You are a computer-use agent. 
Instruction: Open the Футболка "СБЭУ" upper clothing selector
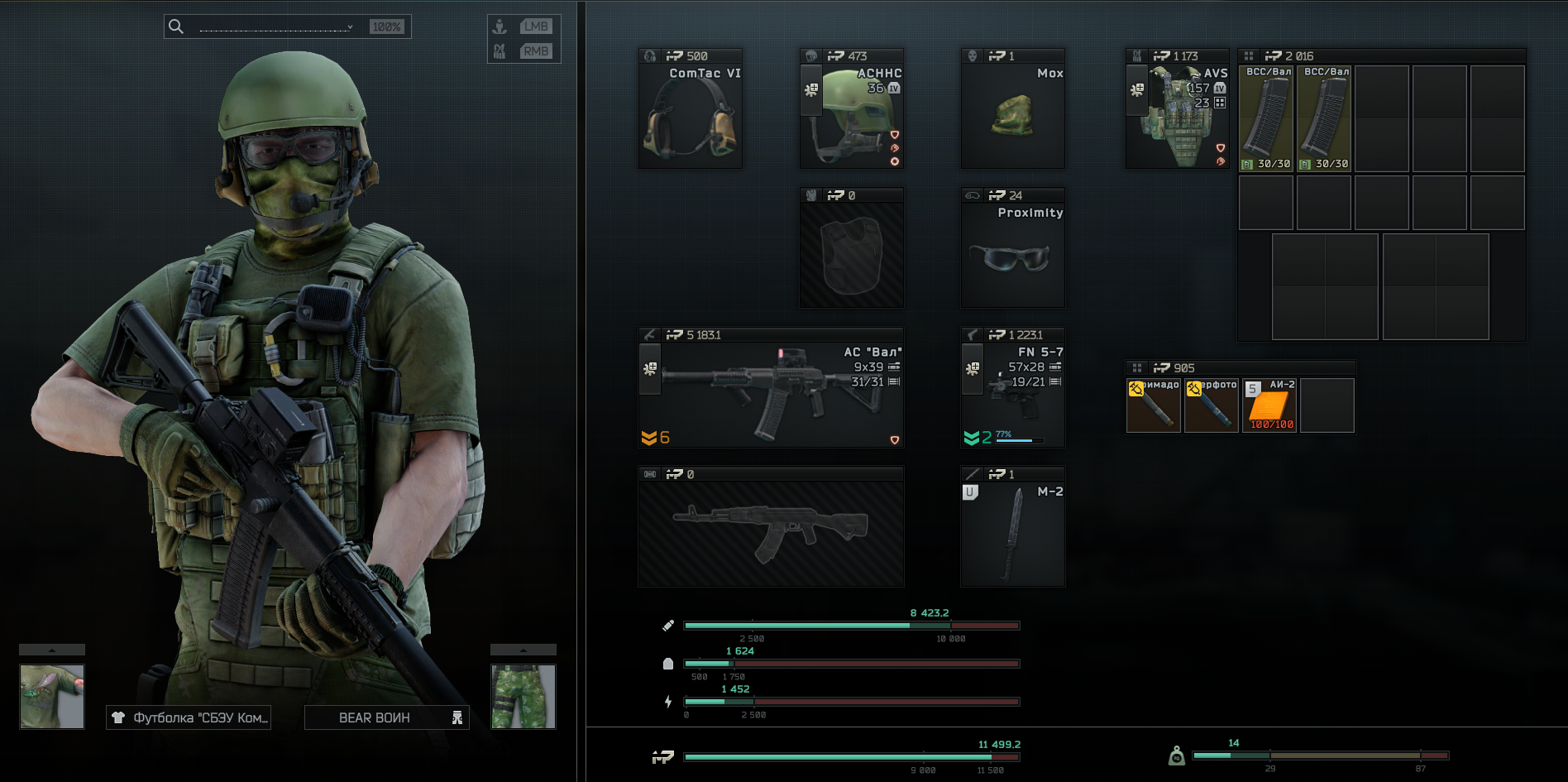(189, 717)
